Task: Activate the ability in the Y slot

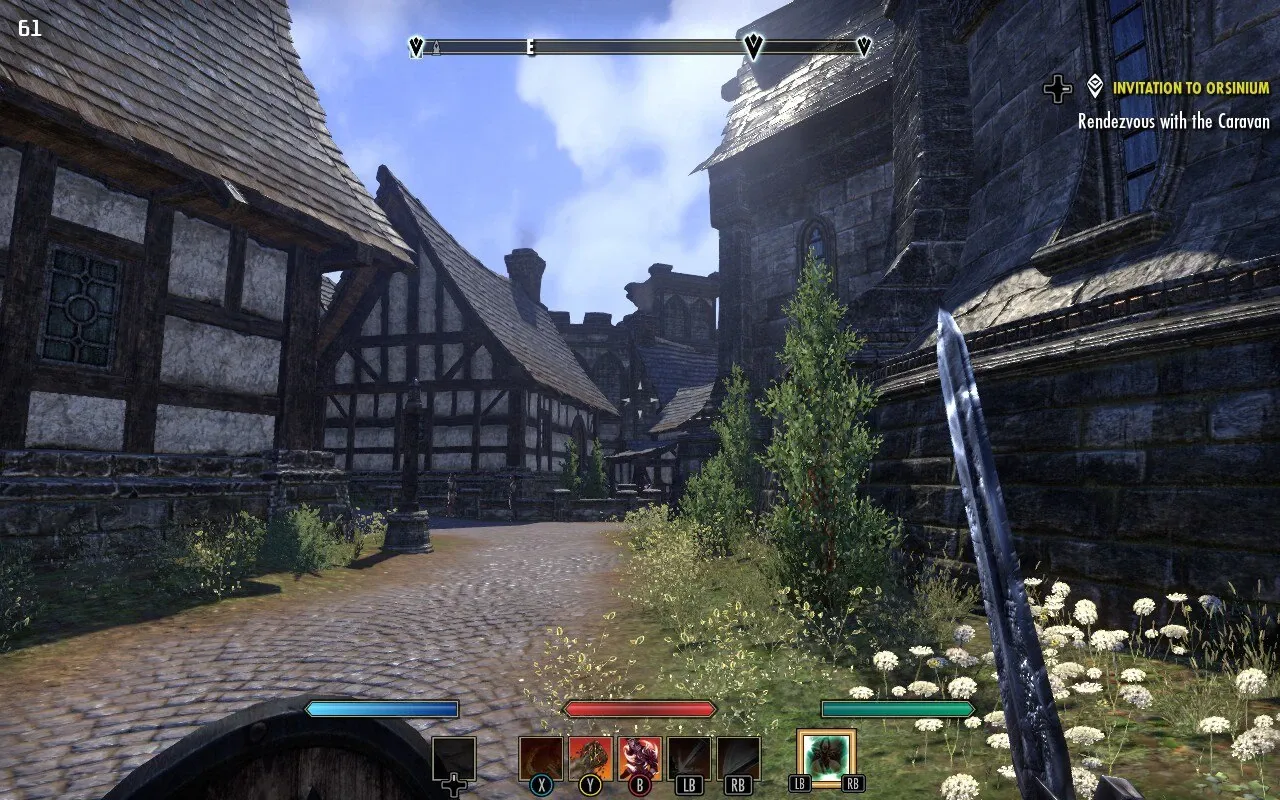Action: (592, 755)
